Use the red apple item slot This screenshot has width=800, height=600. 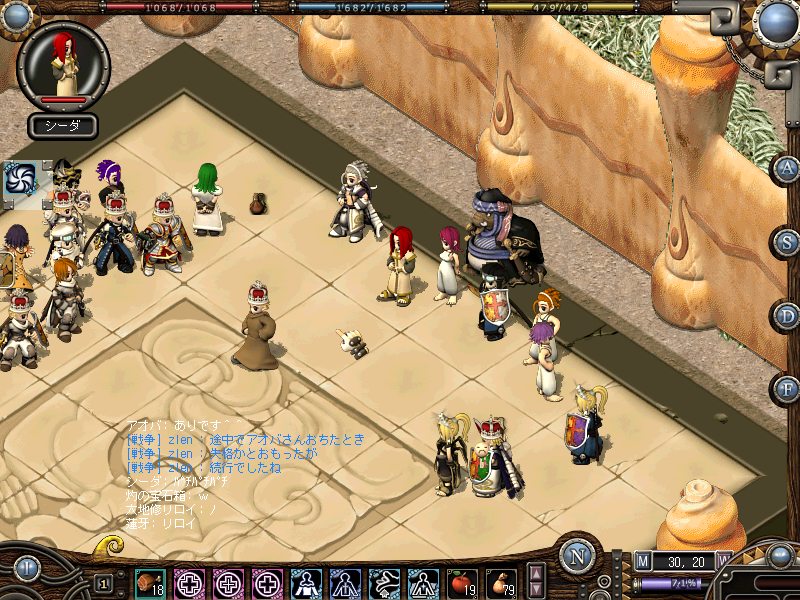coord(462,582)
